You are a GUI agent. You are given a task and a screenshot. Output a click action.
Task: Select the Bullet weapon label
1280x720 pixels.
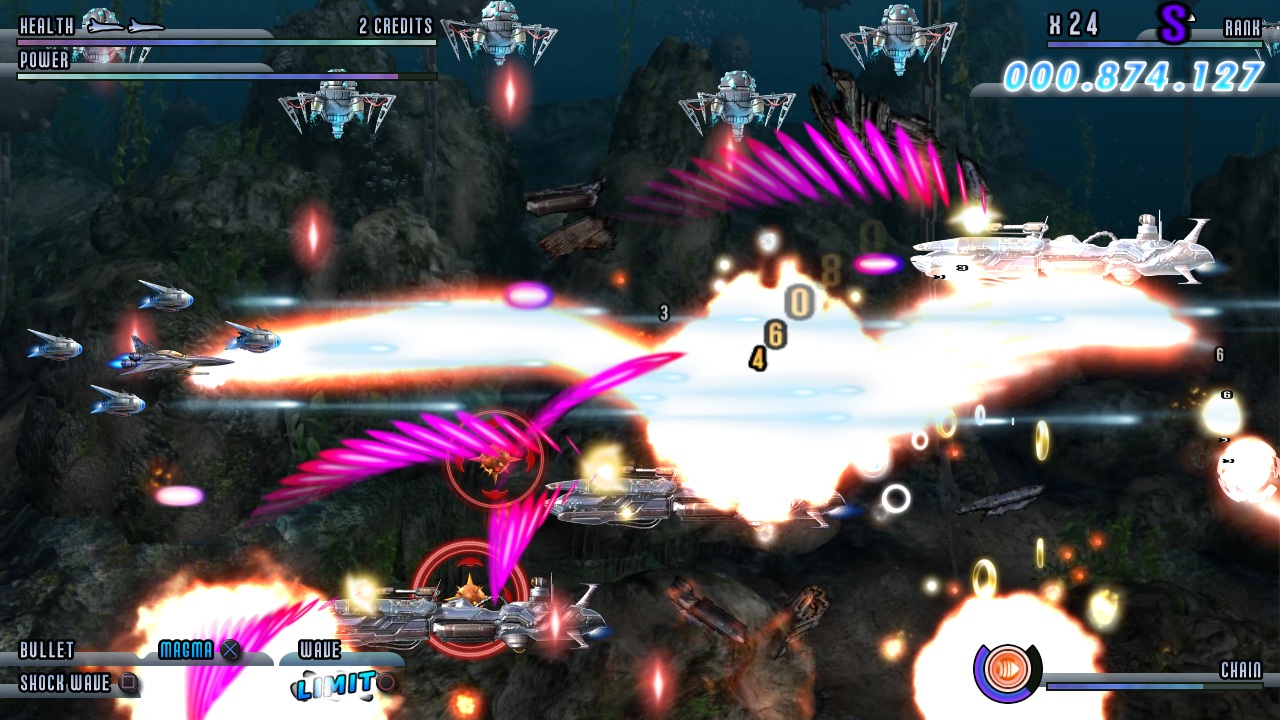[47, 651]
